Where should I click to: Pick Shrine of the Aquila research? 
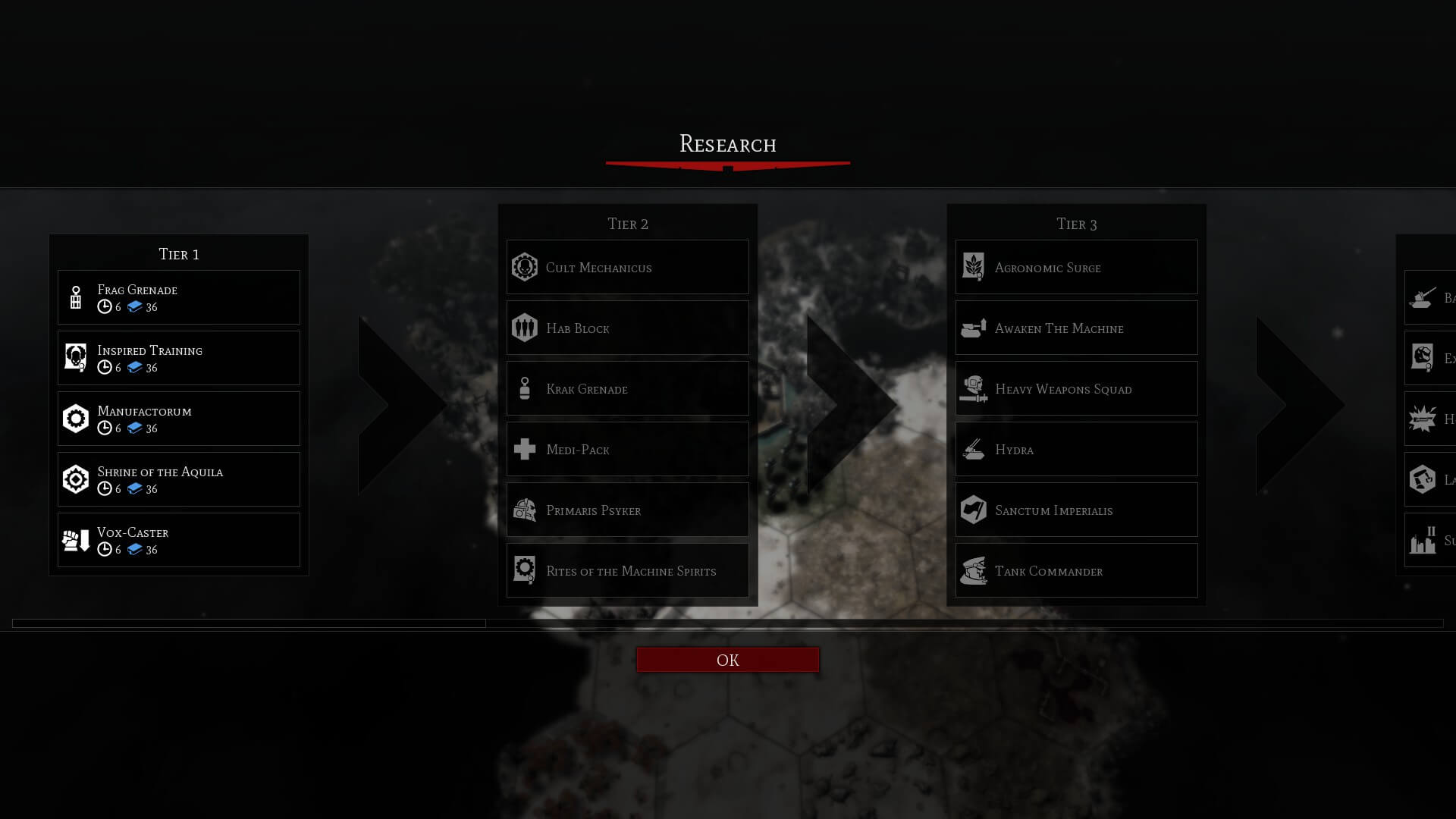[x=179, y=479]
